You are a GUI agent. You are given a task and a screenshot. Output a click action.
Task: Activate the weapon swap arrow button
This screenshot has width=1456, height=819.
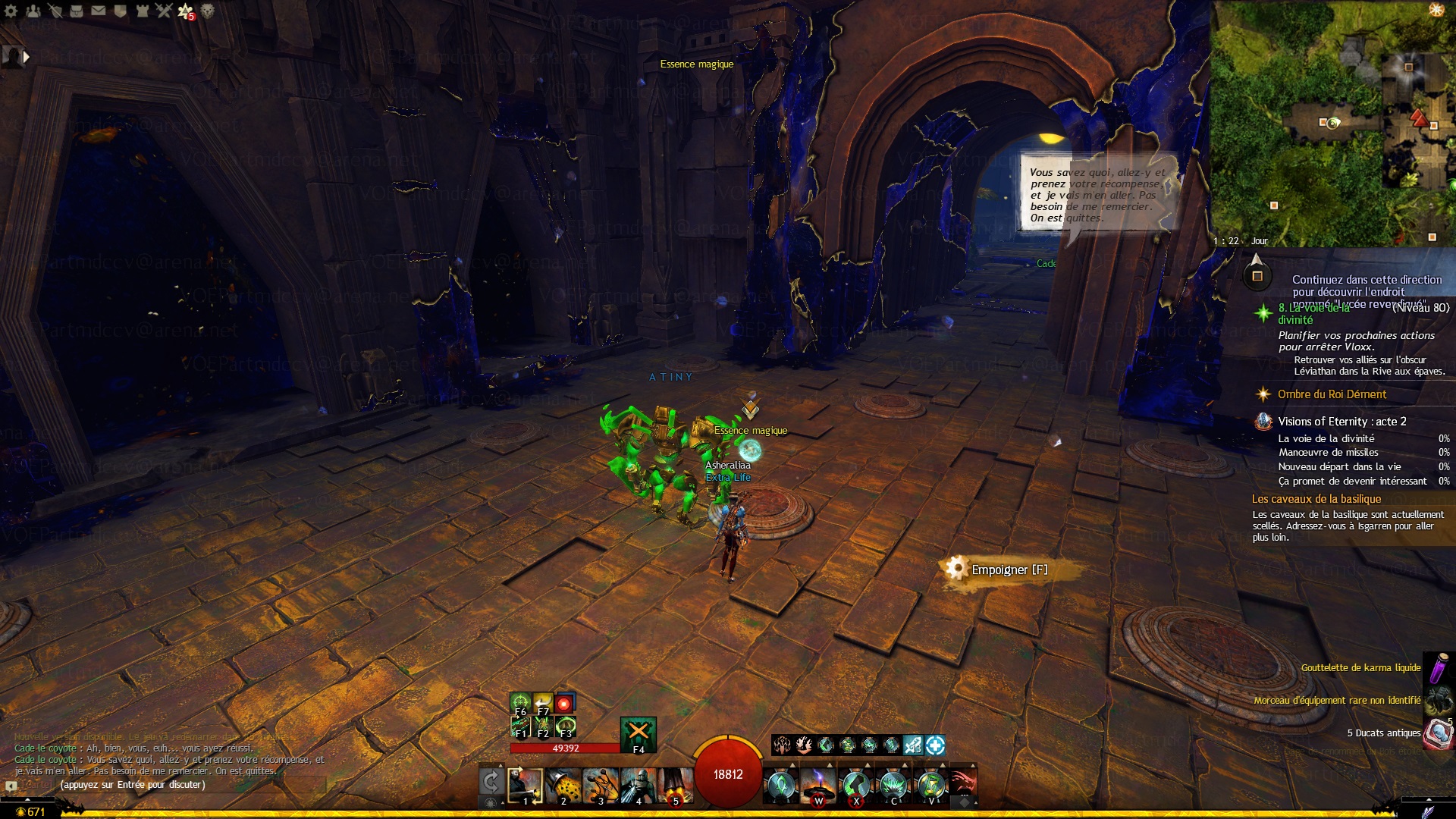[x=491, y=782]
